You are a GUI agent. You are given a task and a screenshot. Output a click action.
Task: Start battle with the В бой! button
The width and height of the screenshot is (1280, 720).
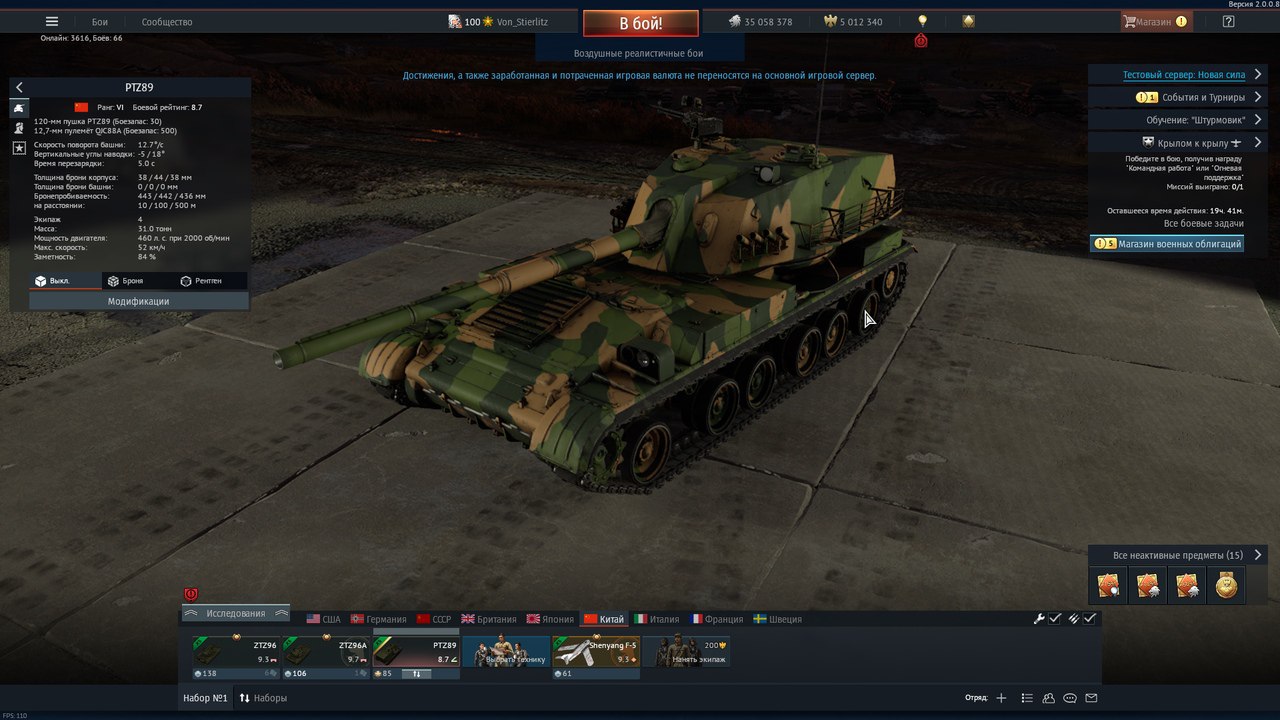640,23
